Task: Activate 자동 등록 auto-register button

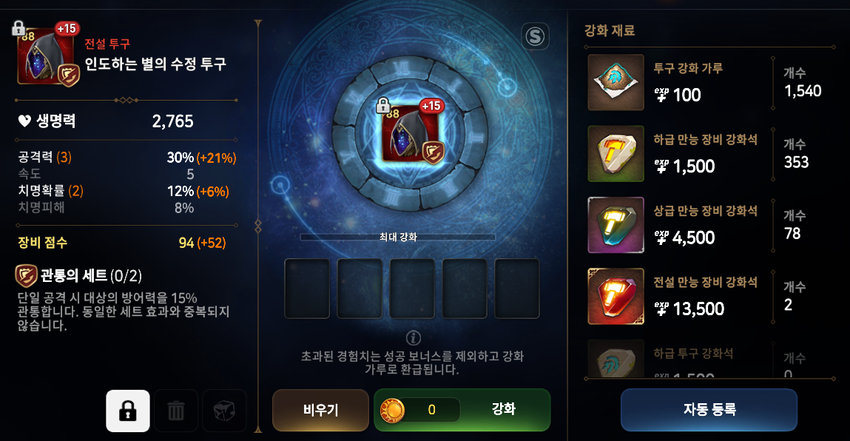Action: pos(708,410)
